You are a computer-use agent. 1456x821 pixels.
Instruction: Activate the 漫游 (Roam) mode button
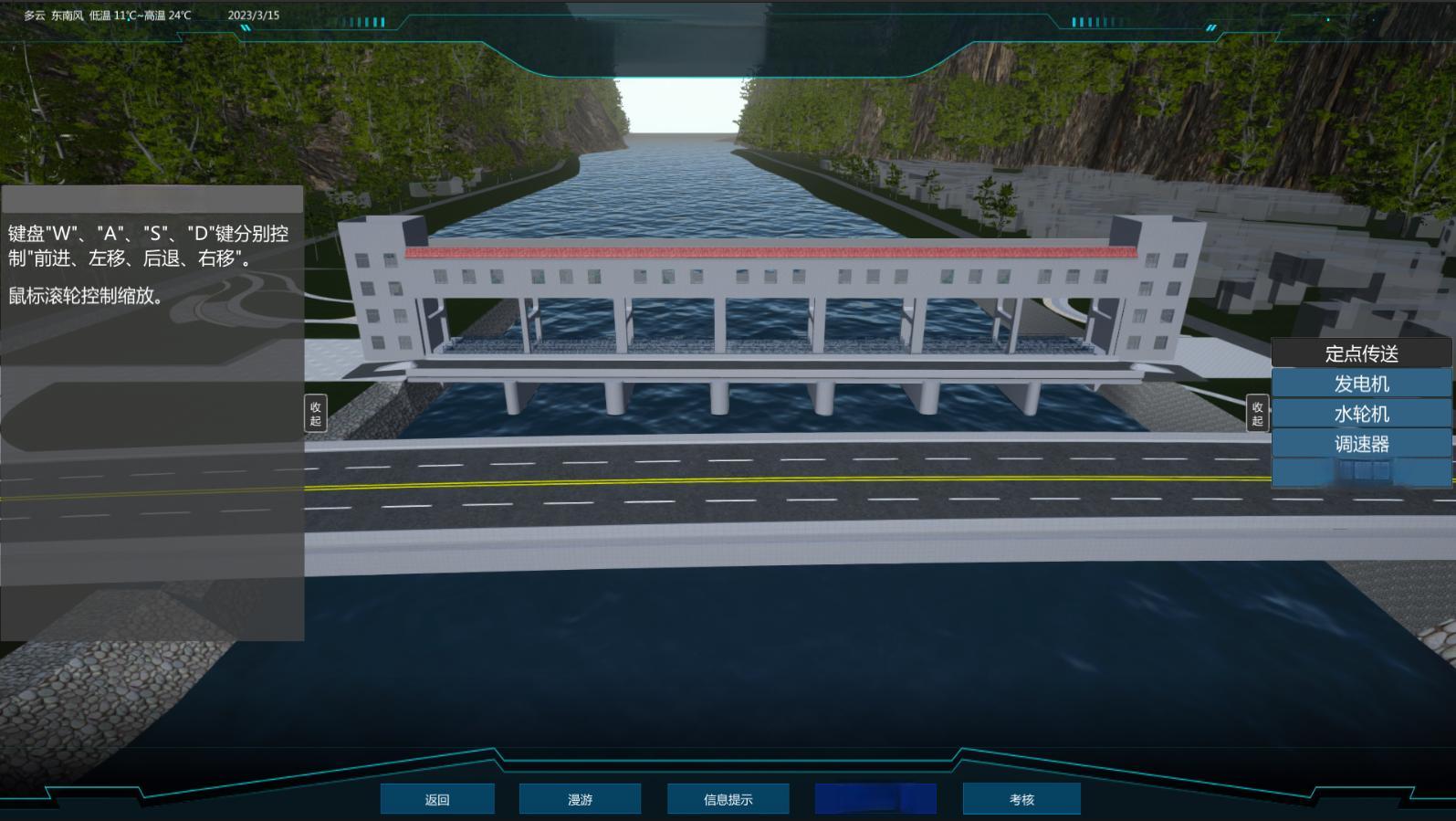pyautogui.click(x=580, y=799)
